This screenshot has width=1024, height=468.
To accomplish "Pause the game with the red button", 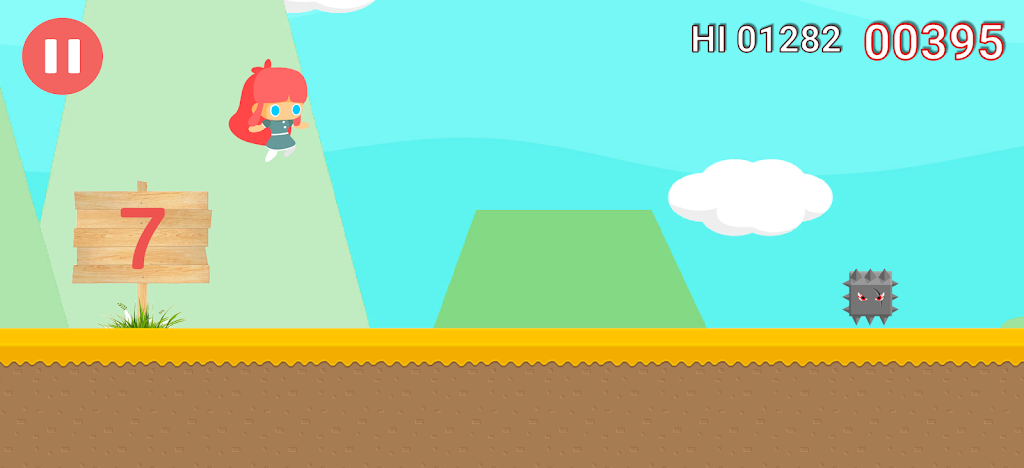I will pos(62,56).
